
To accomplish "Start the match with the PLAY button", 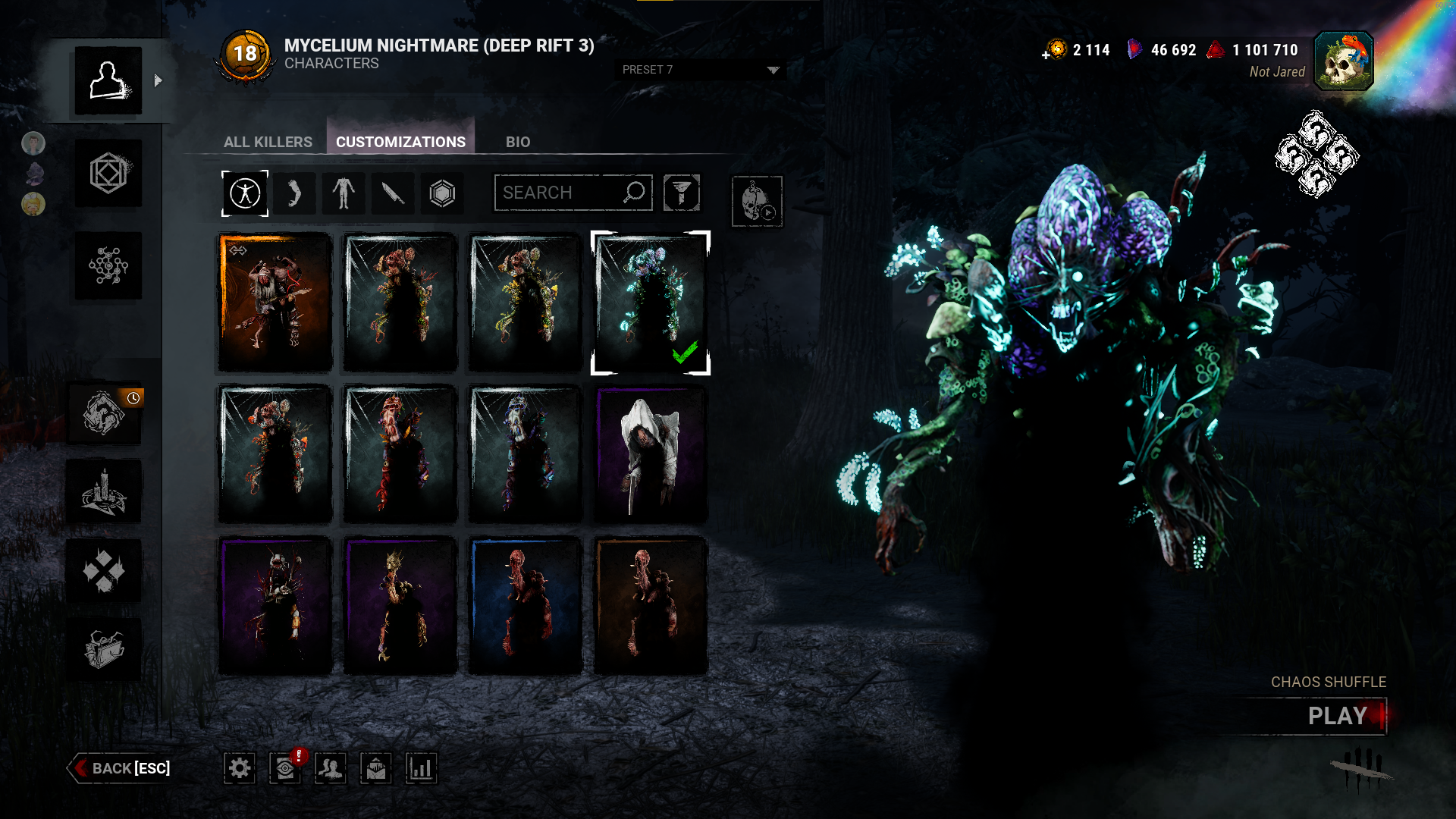I will click(1336, 716).
